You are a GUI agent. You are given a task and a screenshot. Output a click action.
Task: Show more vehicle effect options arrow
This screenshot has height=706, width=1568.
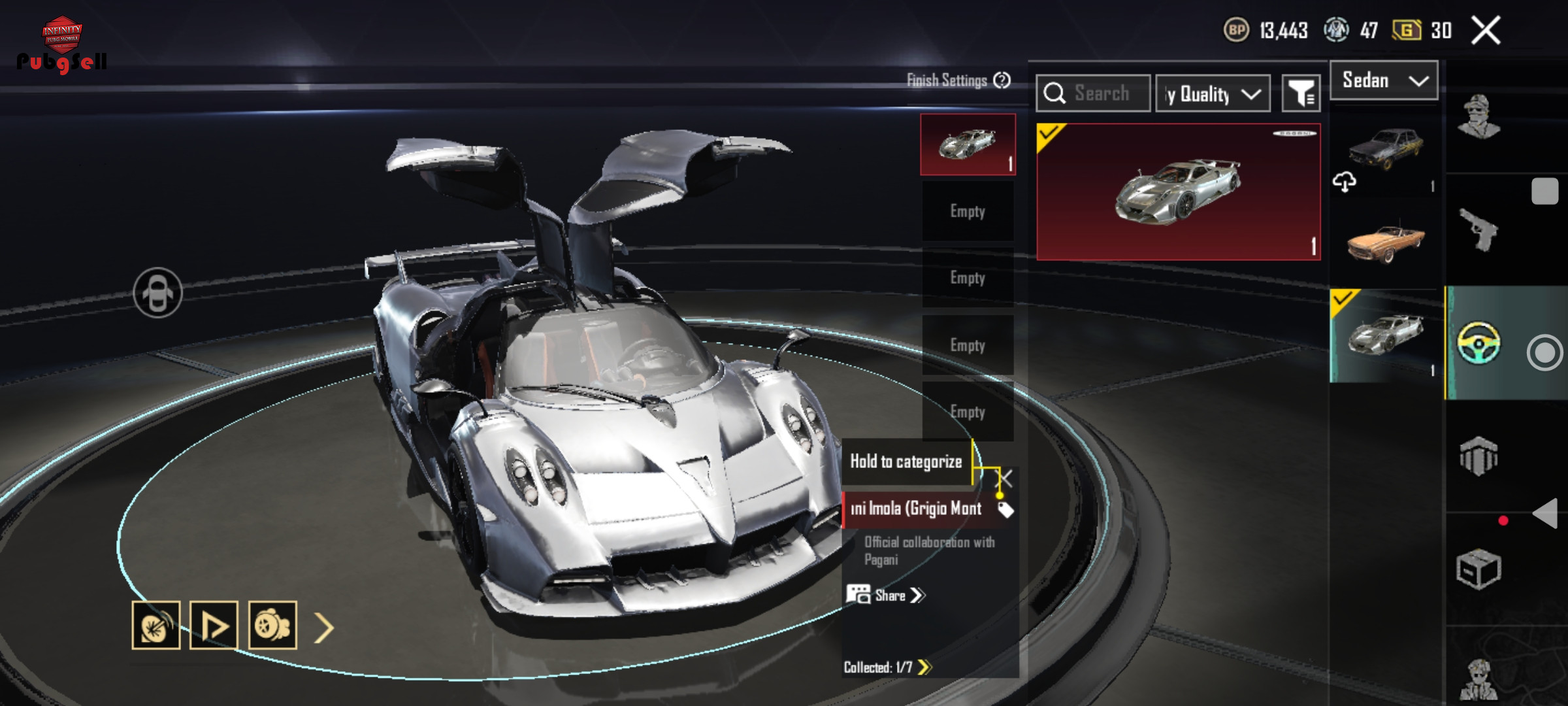[x=324, y=628]
